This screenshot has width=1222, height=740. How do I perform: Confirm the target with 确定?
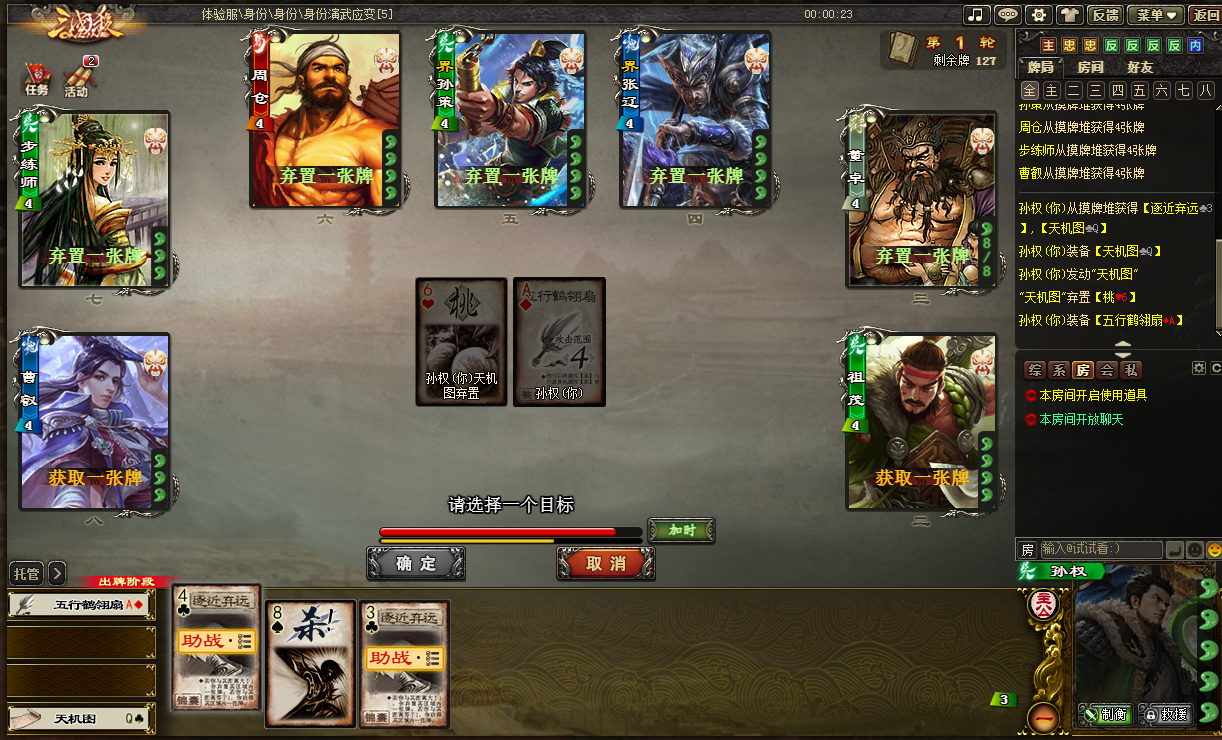point(415,564)
